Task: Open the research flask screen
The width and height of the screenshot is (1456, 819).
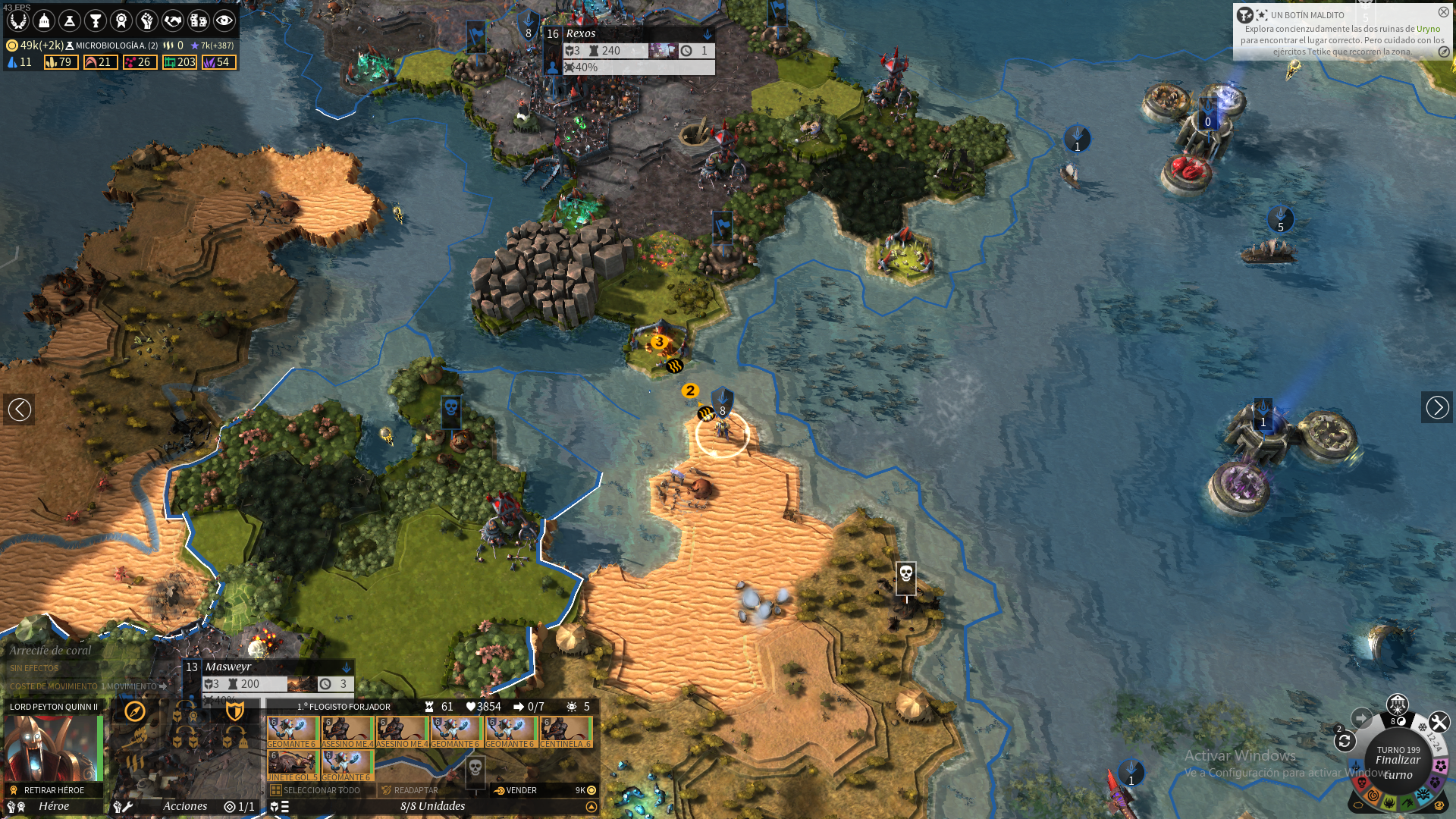Action: click(x=70, y=20)
